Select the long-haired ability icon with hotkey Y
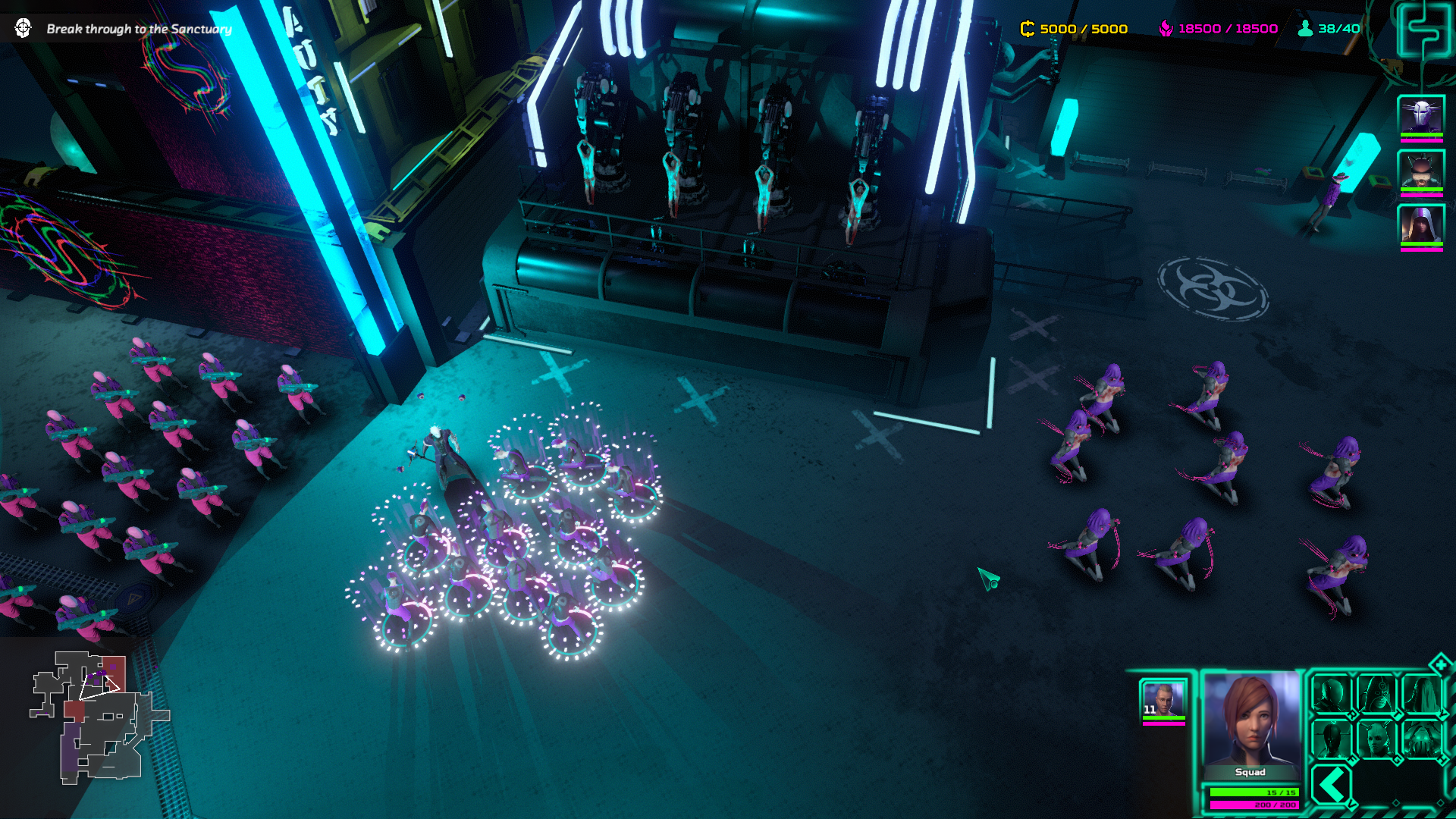The image size is (1456, 819). coord(1423,695)
